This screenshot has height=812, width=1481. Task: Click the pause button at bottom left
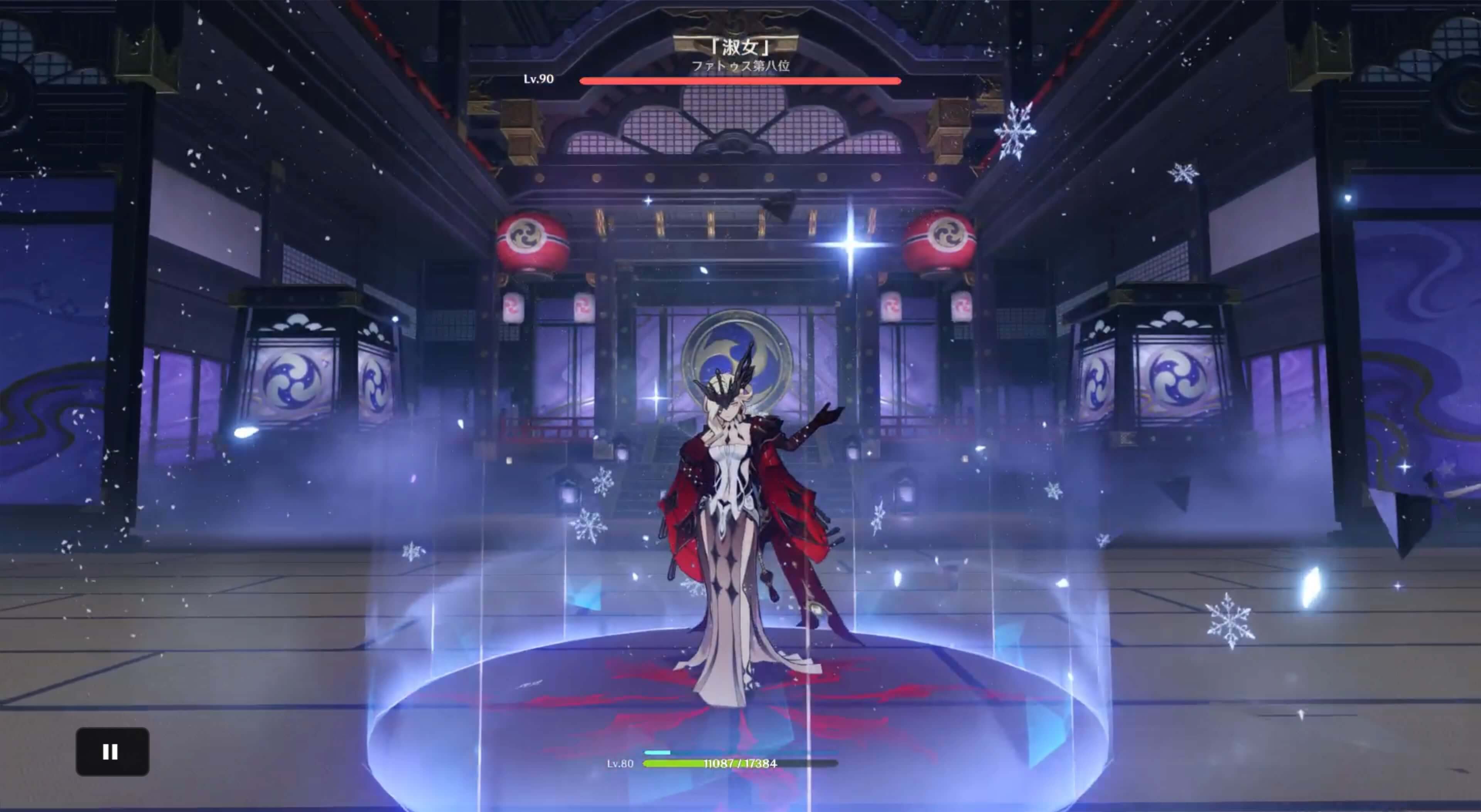pos(112,752)
